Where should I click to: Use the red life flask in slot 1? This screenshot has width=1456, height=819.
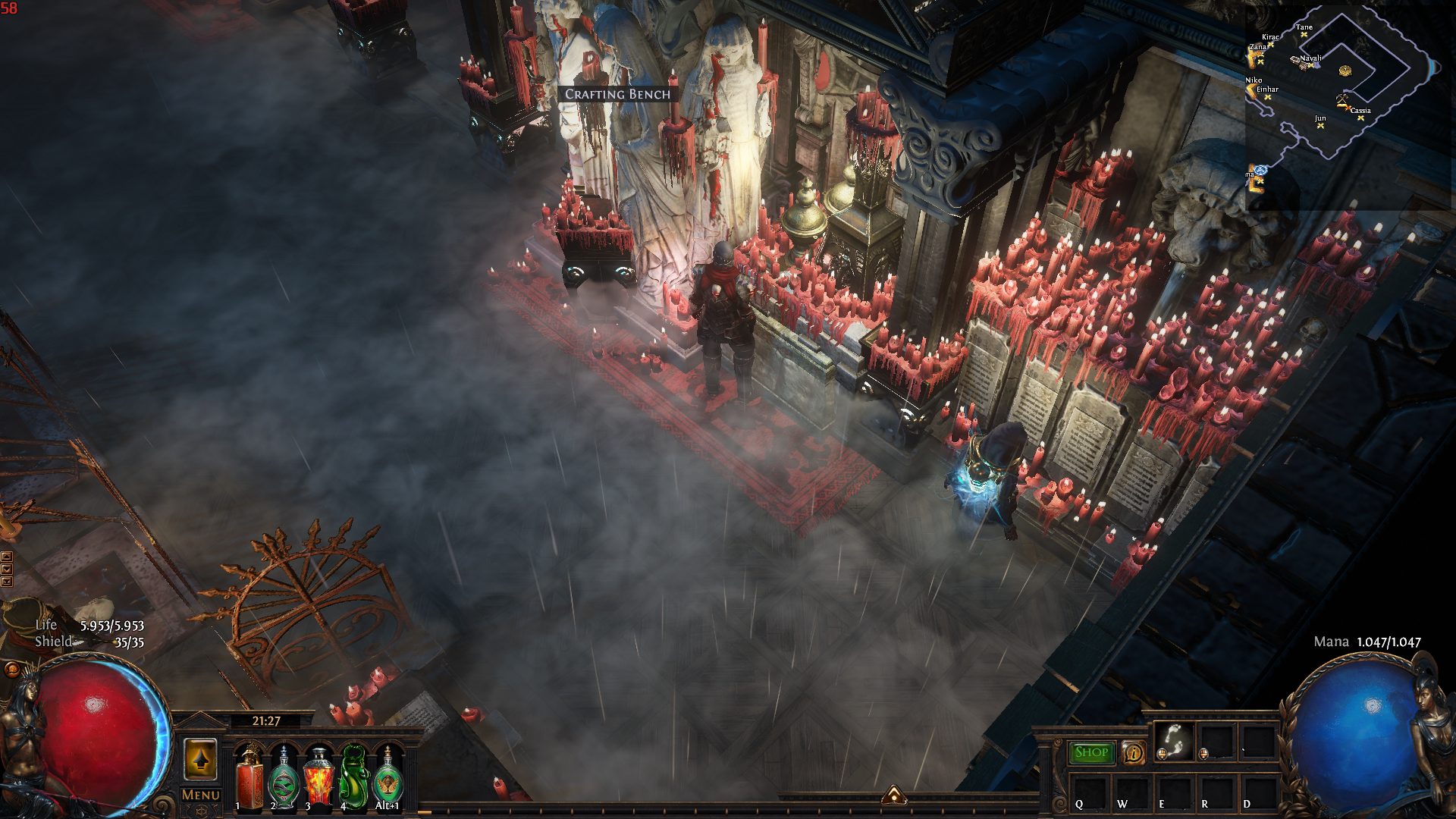249,779
